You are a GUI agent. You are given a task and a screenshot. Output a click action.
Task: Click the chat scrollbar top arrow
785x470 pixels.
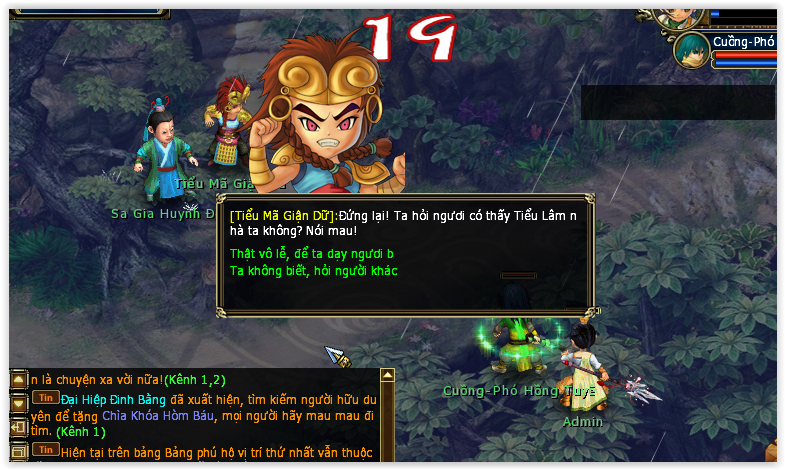click(x=388, y=376)
